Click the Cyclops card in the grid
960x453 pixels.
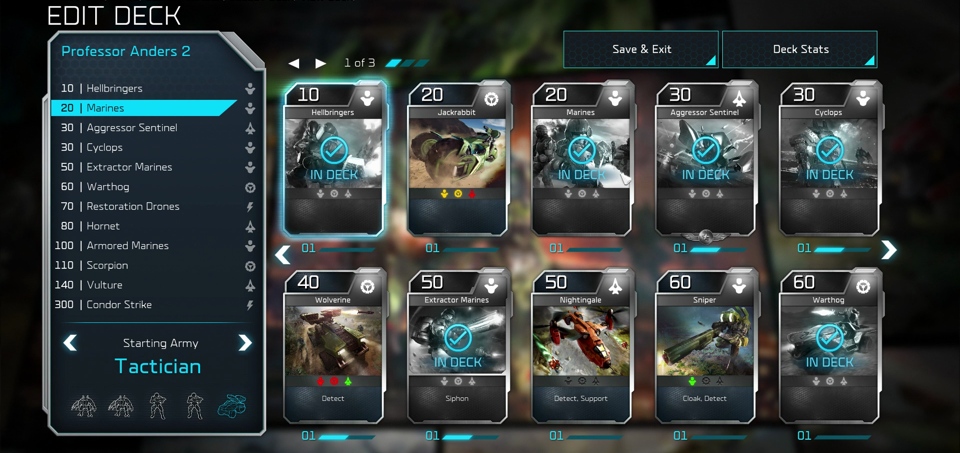coord(830,160)
